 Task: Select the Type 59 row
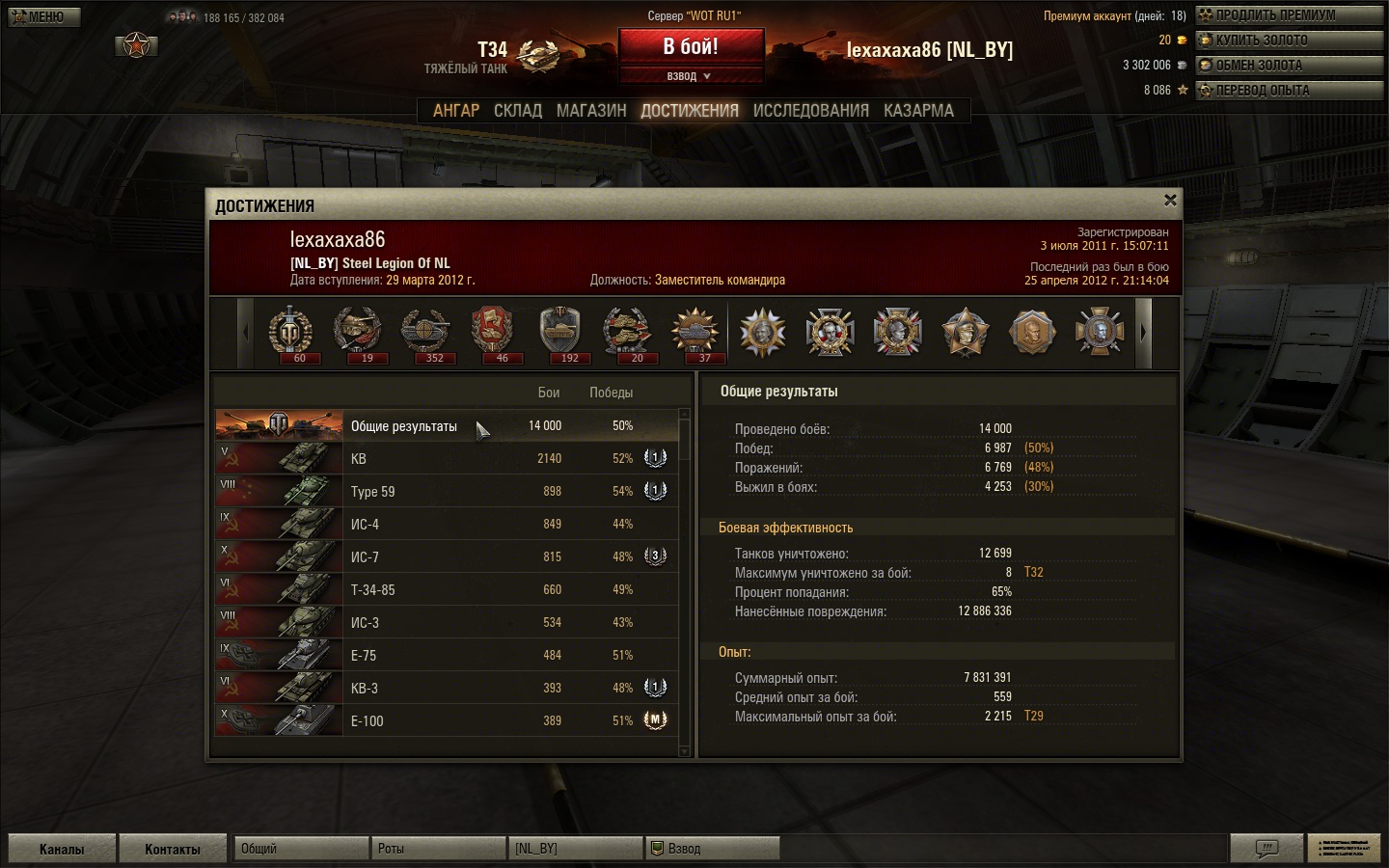coord(446,492)
